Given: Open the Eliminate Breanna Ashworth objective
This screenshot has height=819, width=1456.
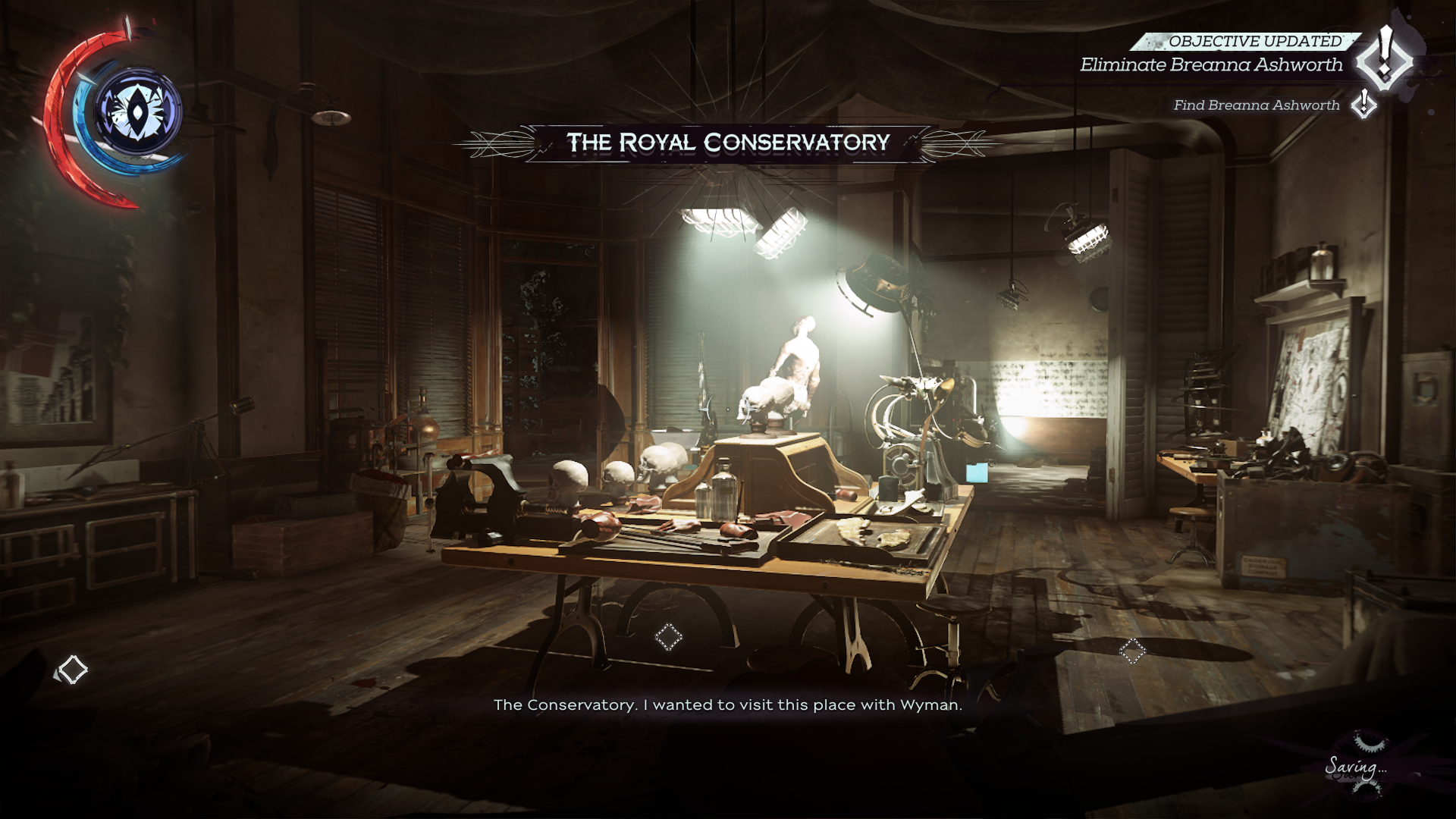Looking at the screenshot, I should [x=1211, y=65].
